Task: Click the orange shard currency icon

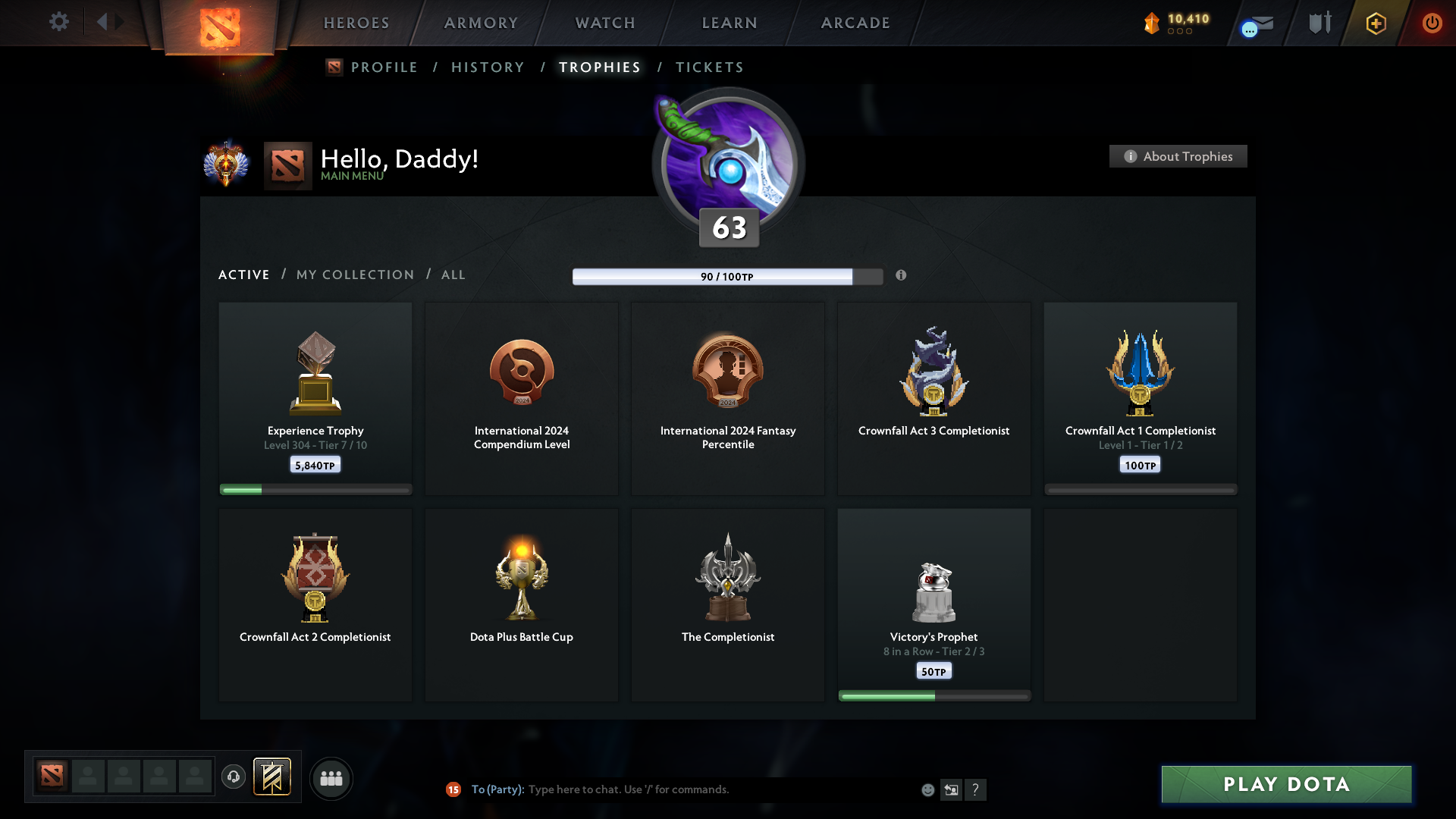Action: coord(1153,23)
